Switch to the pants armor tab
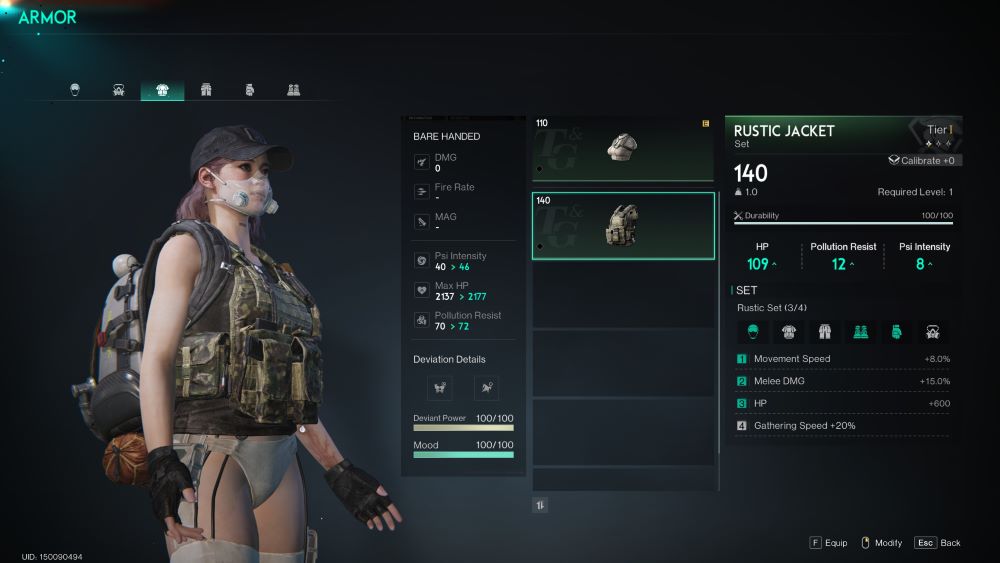Screen dimensions: 1000x563 (206, 90)
